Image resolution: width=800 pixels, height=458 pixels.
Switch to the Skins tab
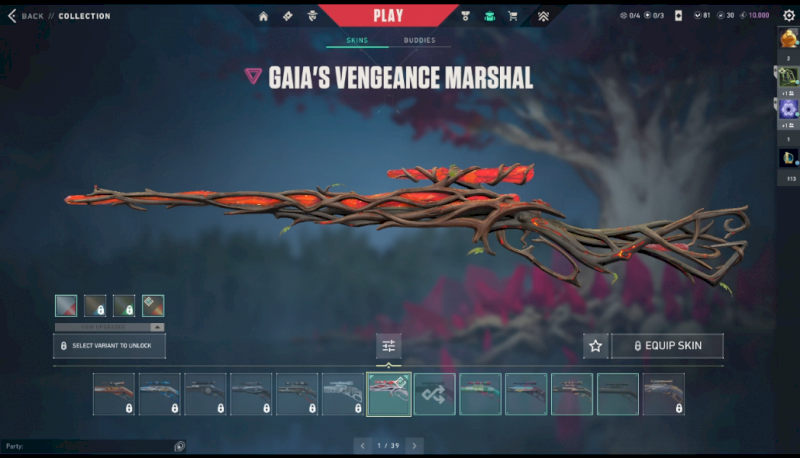(x=357, y=41)
